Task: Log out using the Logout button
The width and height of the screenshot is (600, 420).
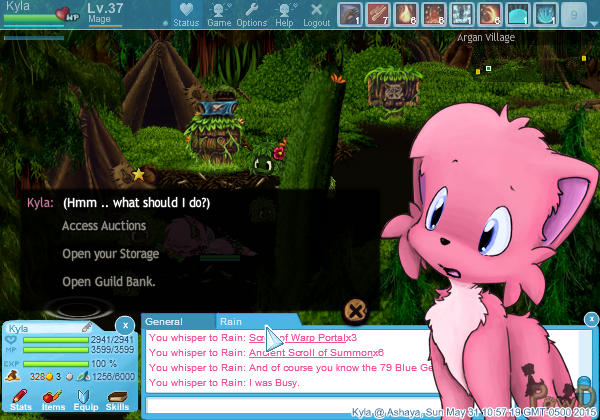Action: tap(316, 15)
